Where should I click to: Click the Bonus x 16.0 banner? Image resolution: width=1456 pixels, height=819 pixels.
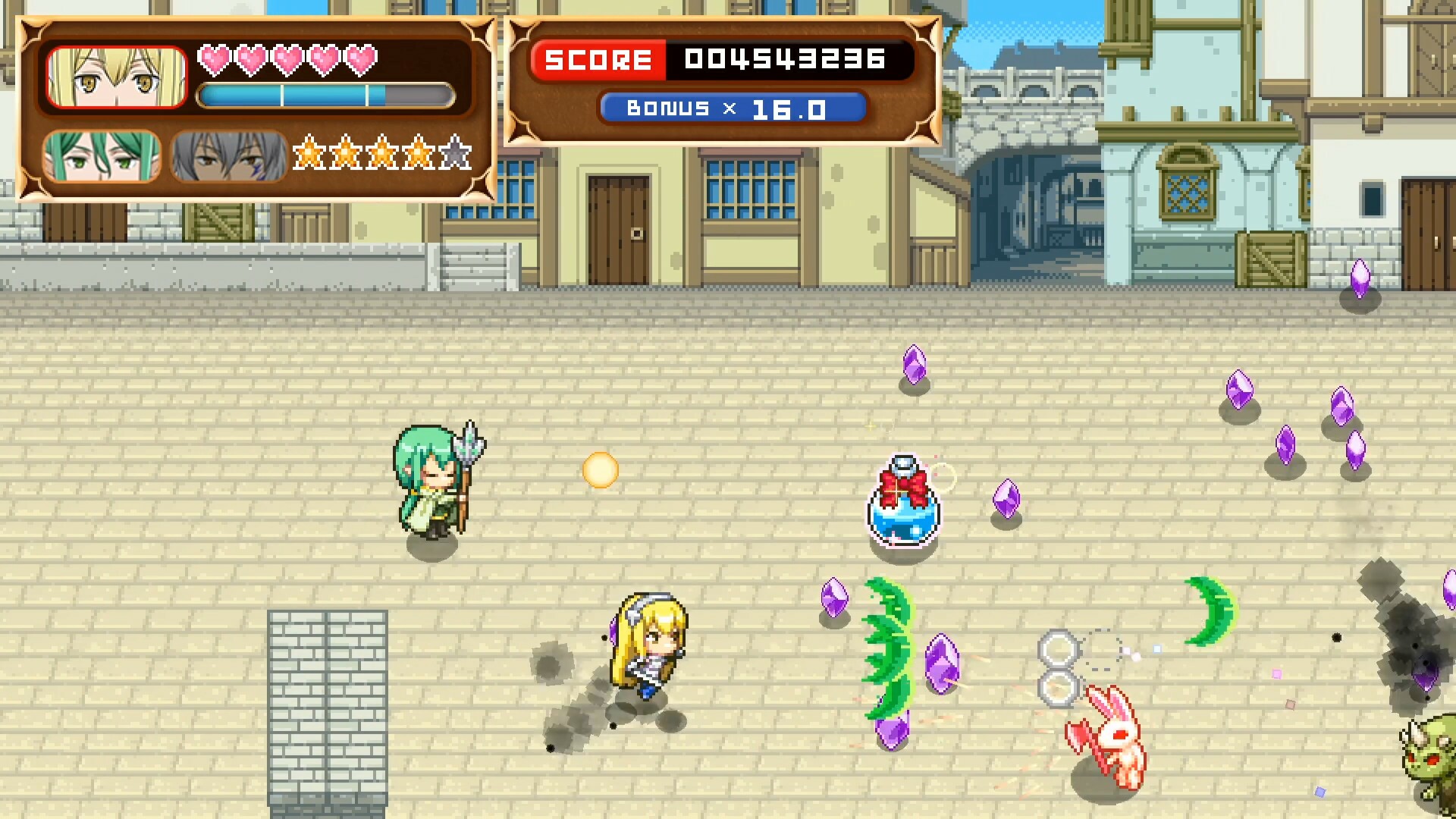732,108
